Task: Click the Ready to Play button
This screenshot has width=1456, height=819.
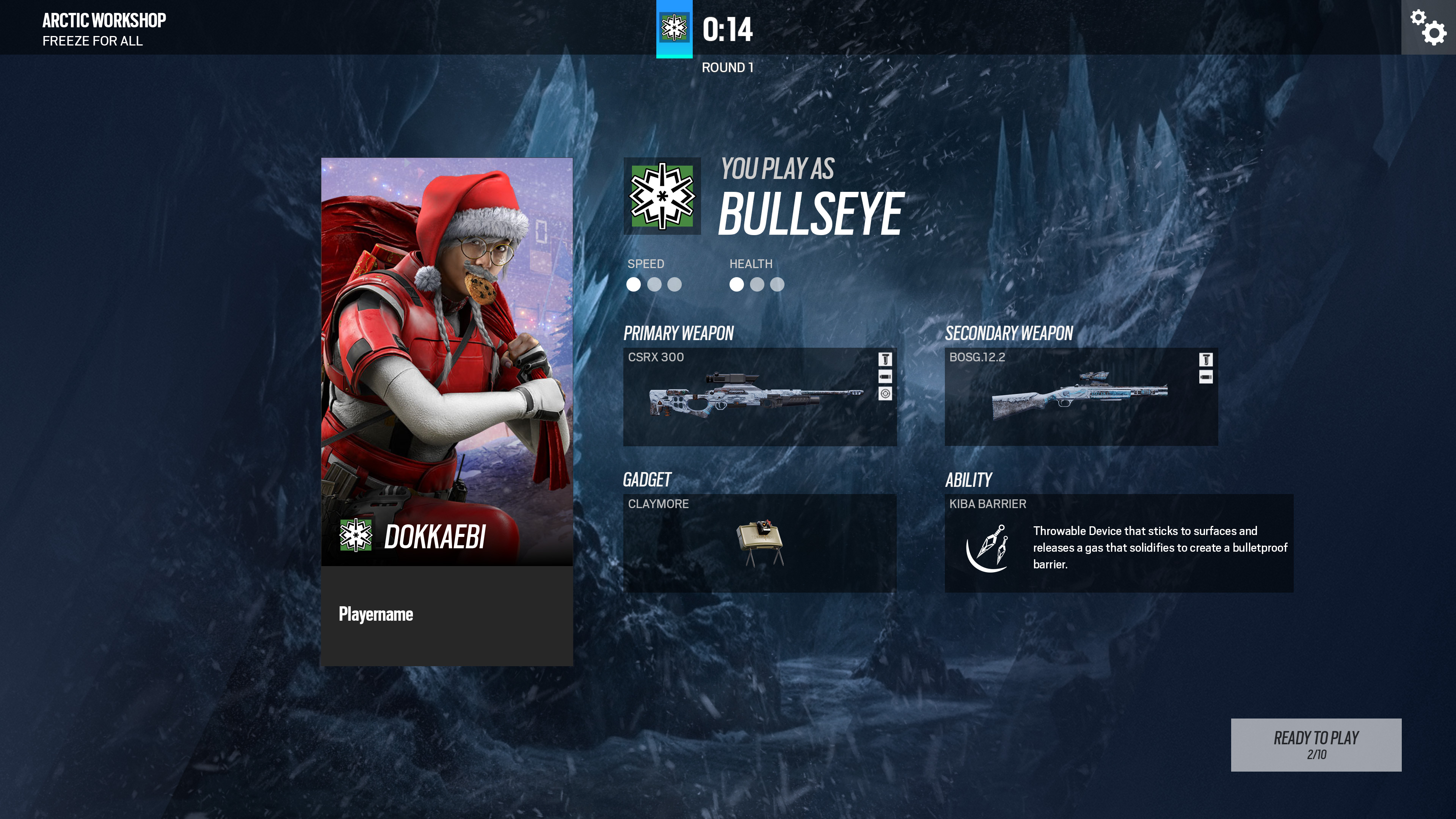Action: coord(1316,744)
